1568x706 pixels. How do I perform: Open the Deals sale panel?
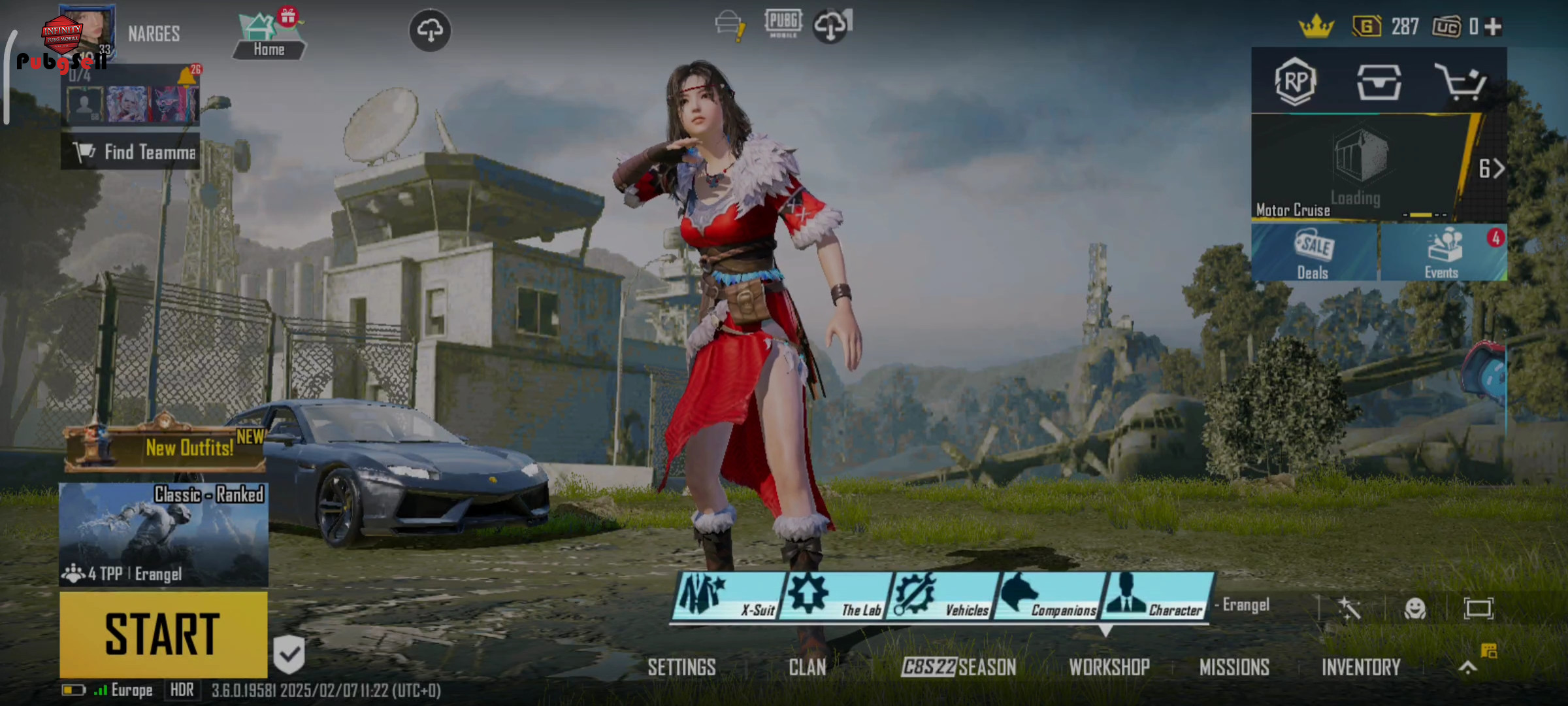[x=1314, y=254]
